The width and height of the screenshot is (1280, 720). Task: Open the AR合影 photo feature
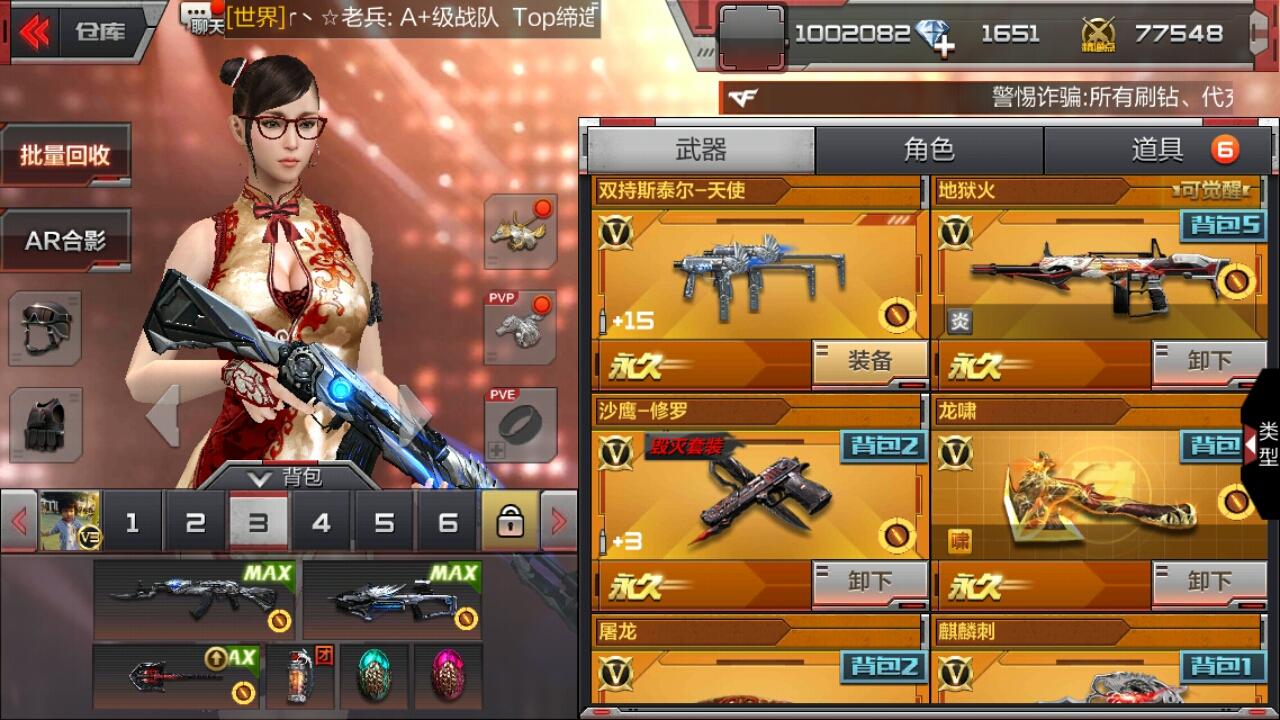(65, 241)
